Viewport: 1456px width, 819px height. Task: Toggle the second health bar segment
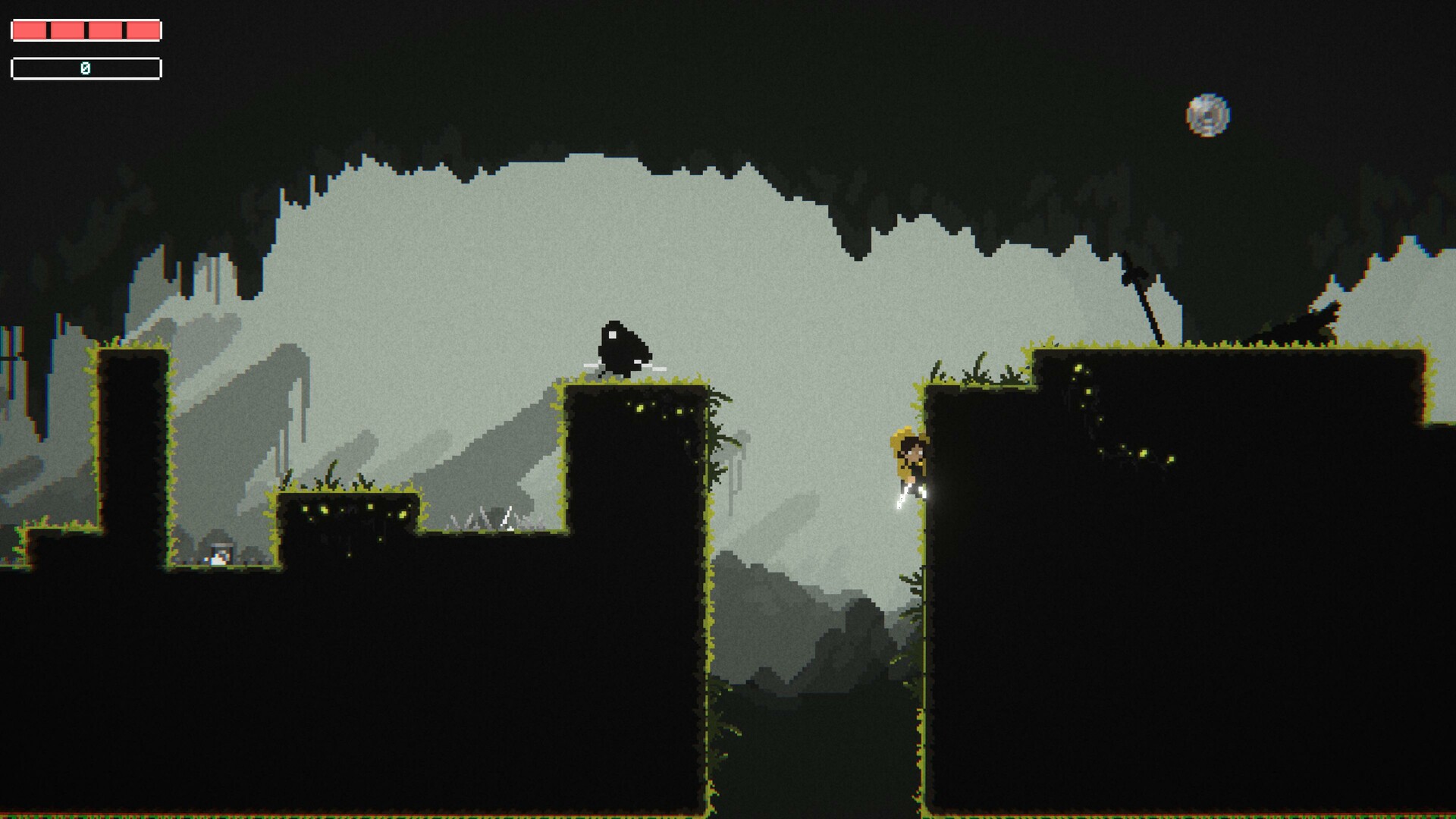click(67, 30)
